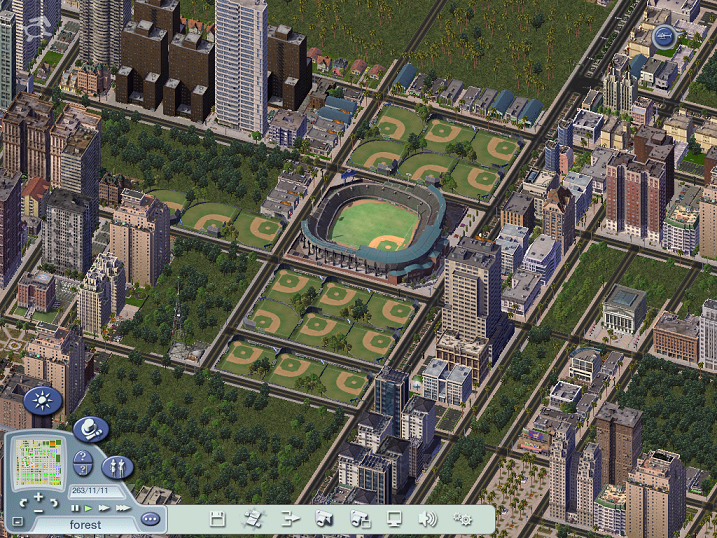Zoom in with the plus button
Screen dimensions: 717x538
coord(39,497)
